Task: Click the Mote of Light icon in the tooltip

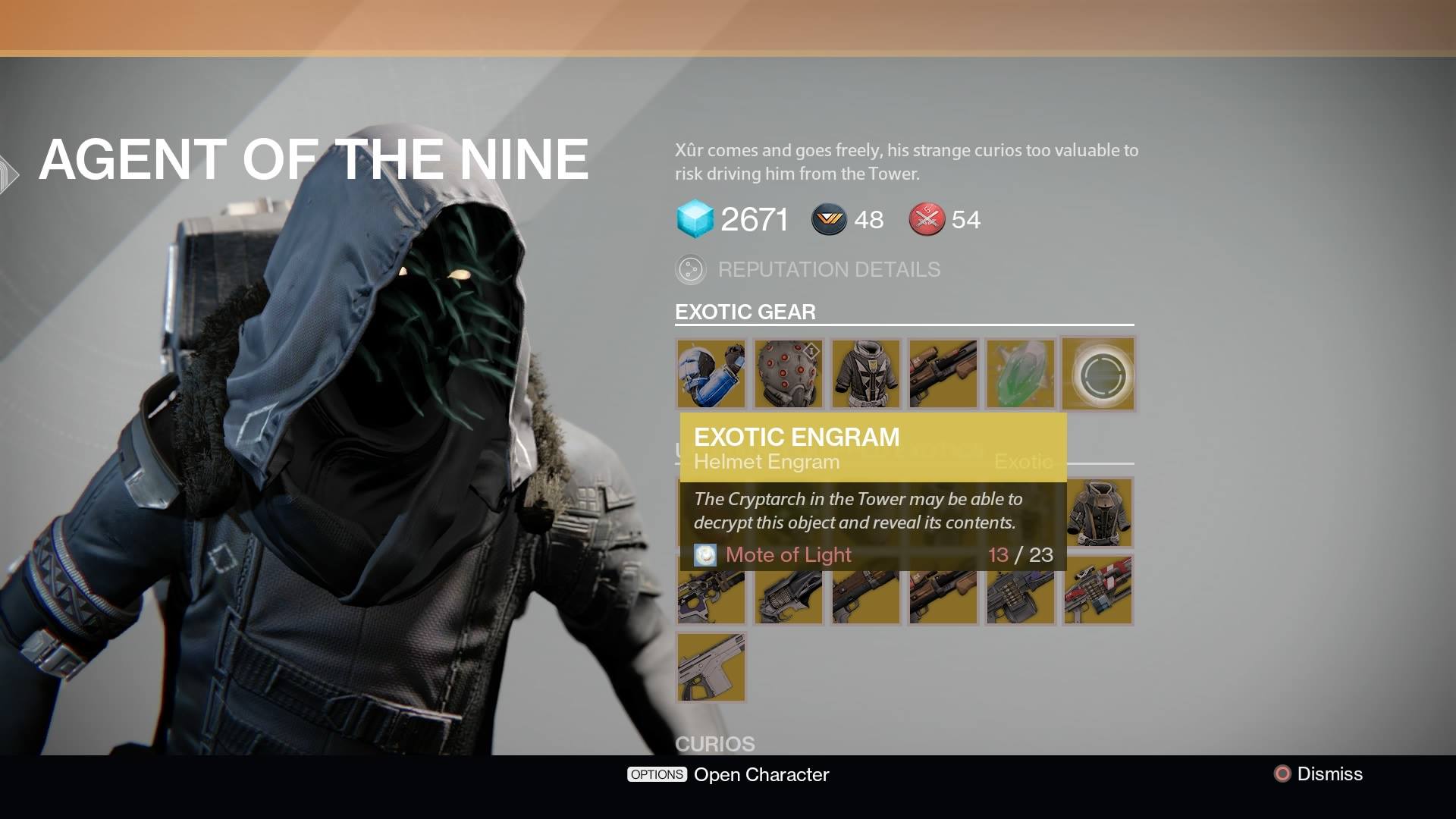Action: [x=705, y=554]
